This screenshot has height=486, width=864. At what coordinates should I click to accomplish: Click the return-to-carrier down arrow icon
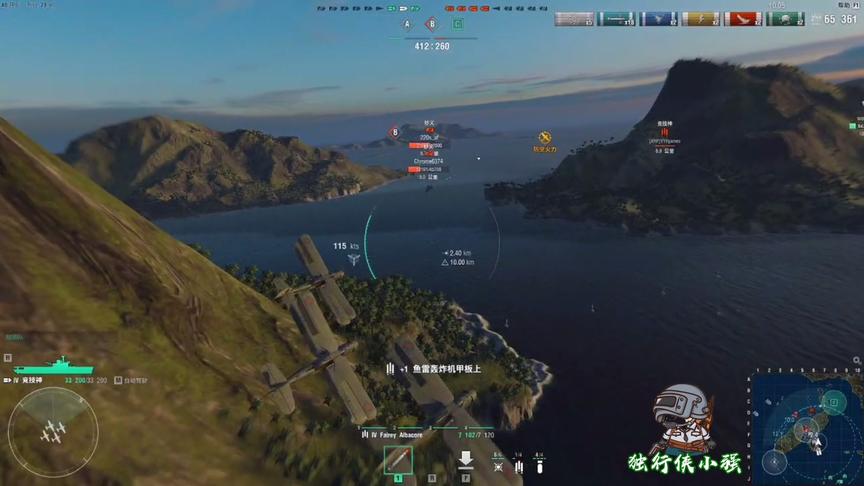465,461
